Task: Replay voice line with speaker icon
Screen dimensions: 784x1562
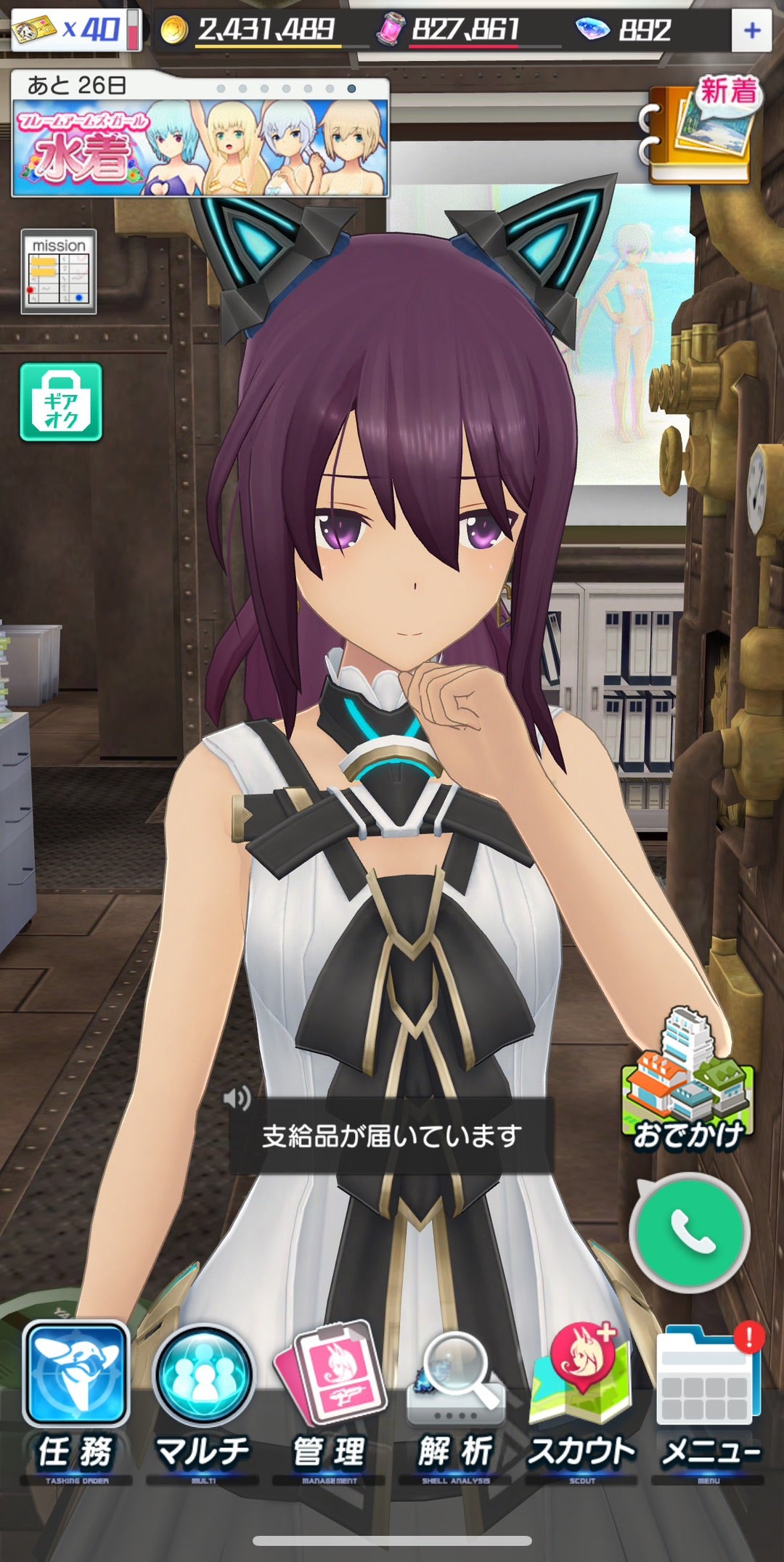Action: coord(237,1097)
